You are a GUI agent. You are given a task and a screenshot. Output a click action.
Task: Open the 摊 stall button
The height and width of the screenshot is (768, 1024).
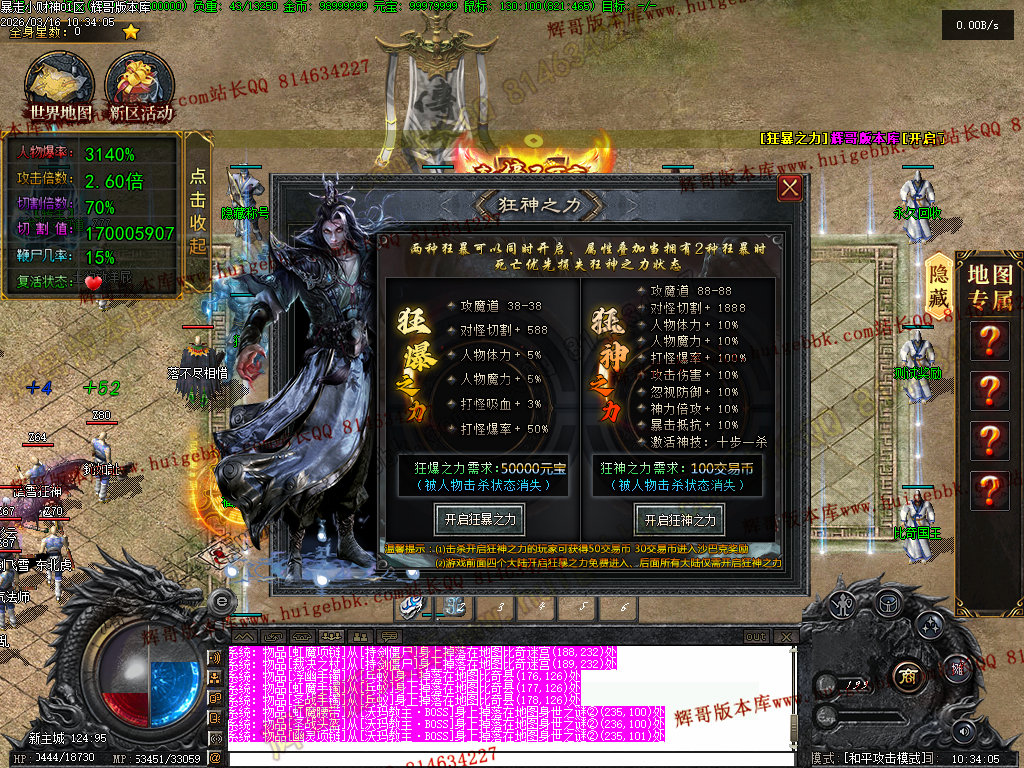click(957, 668)
